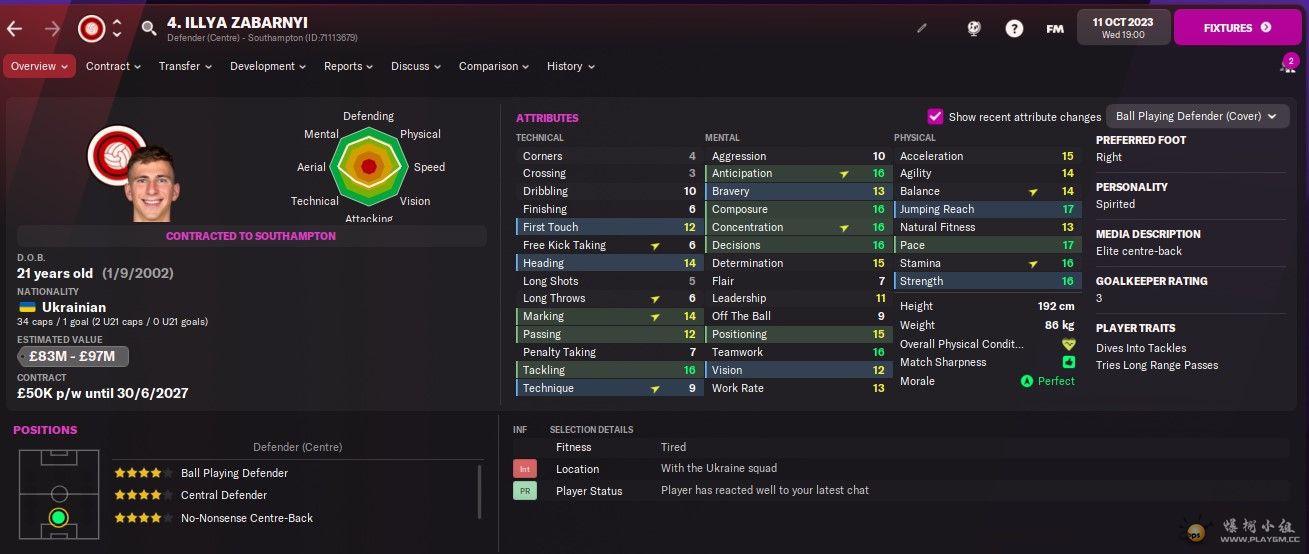Screen dimensions: 1309x554
Task: Open the Development menu
Action: pos(268,66)
